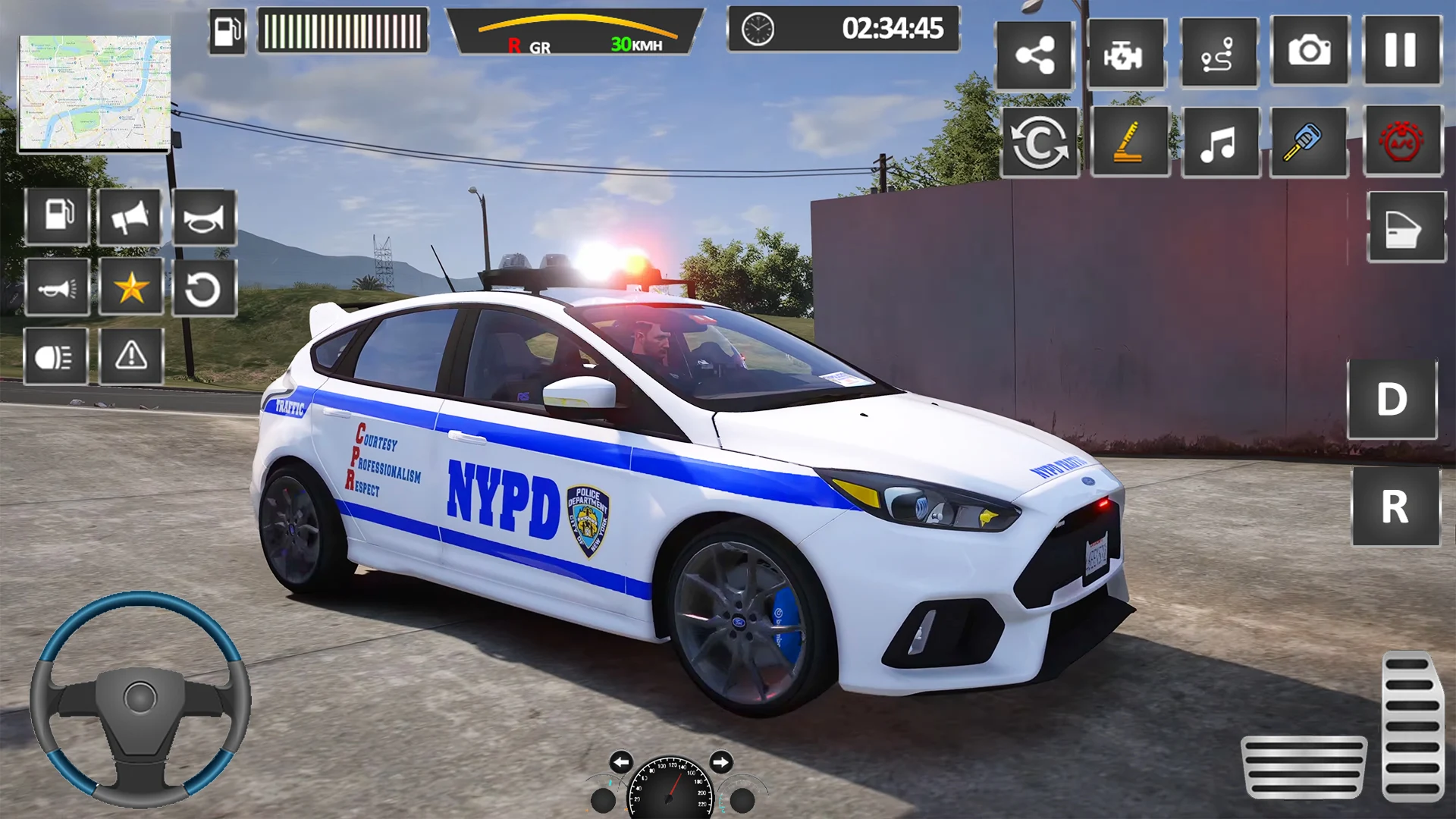Click the car key button
1456x819 pixels.
1308,142
